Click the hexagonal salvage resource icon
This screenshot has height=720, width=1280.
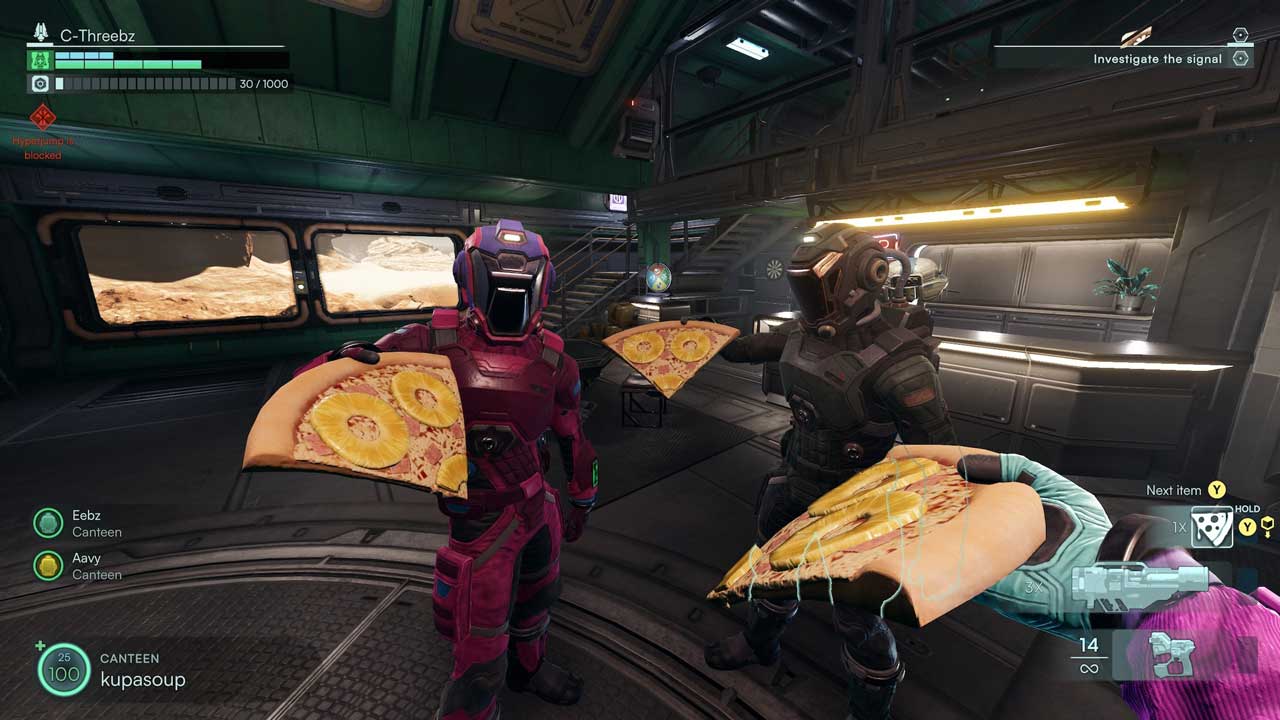pos(40,84)
